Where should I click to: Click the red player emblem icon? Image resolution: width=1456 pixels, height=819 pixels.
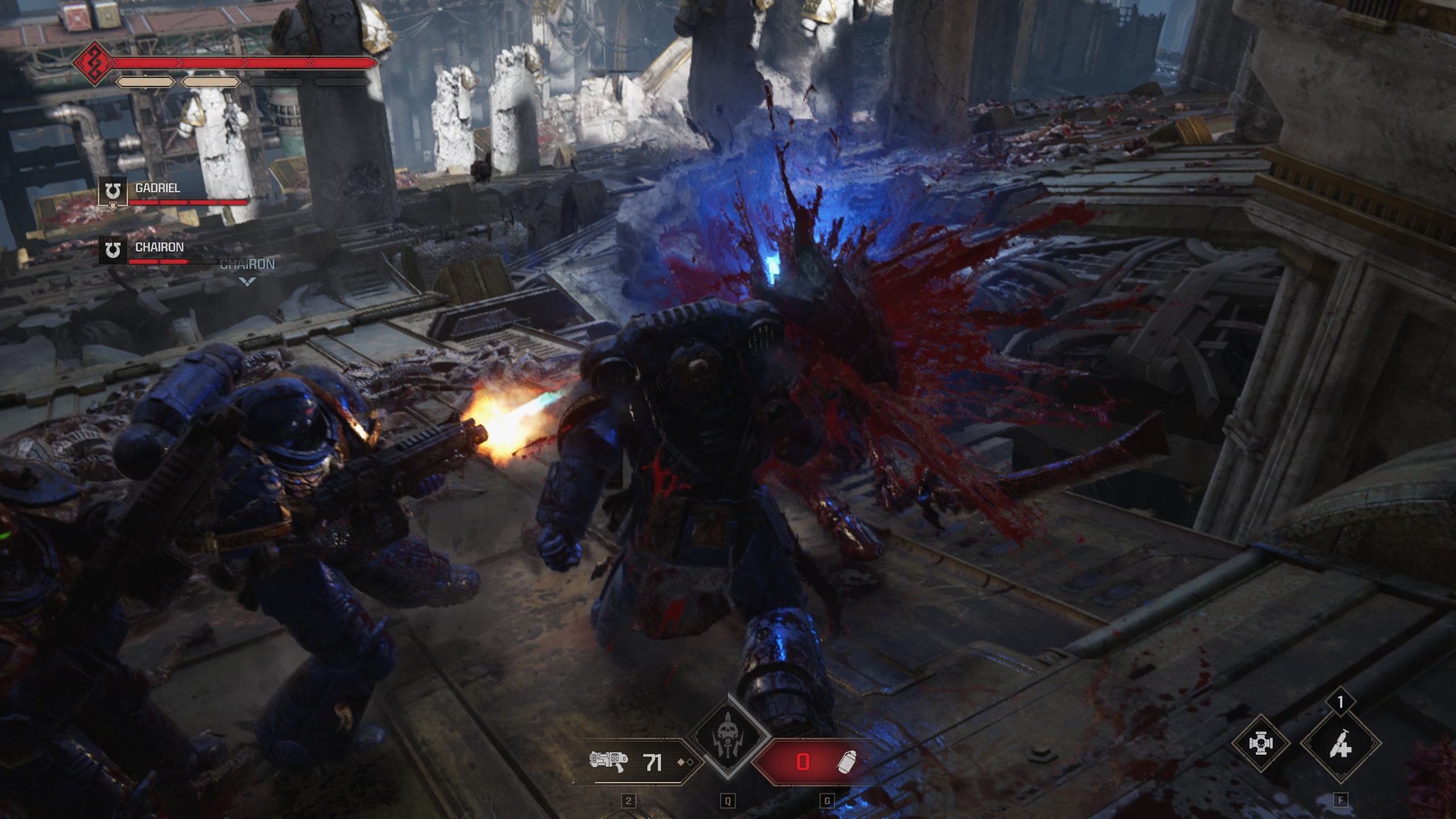tap(93, 63)
